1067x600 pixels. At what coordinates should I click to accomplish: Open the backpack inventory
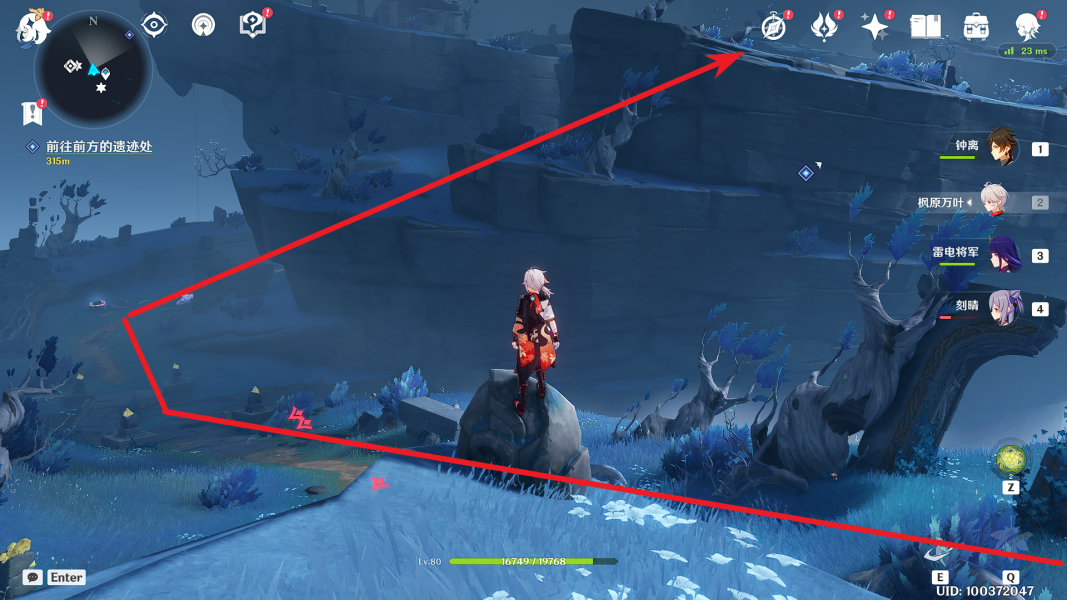coord(976,27)
